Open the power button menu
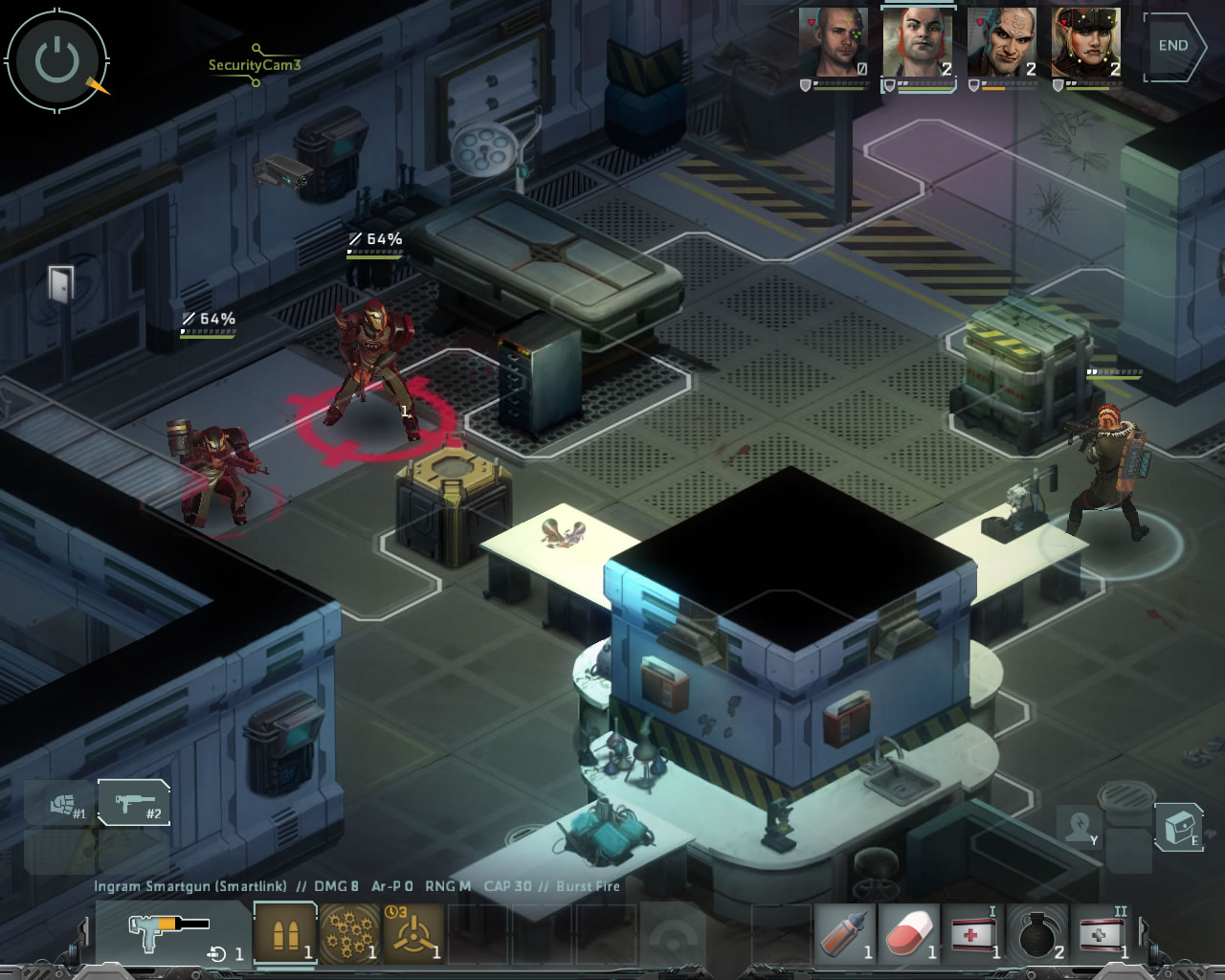 56,61
